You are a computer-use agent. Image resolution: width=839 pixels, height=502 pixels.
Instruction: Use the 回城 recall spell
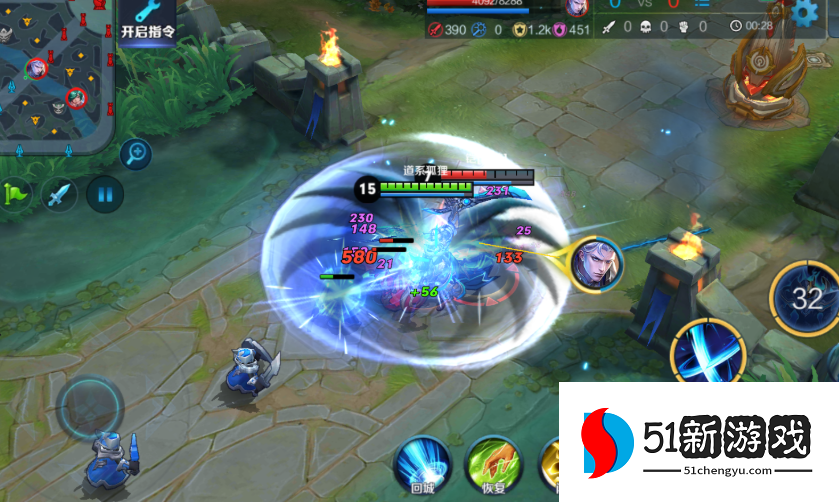[422, 466]
